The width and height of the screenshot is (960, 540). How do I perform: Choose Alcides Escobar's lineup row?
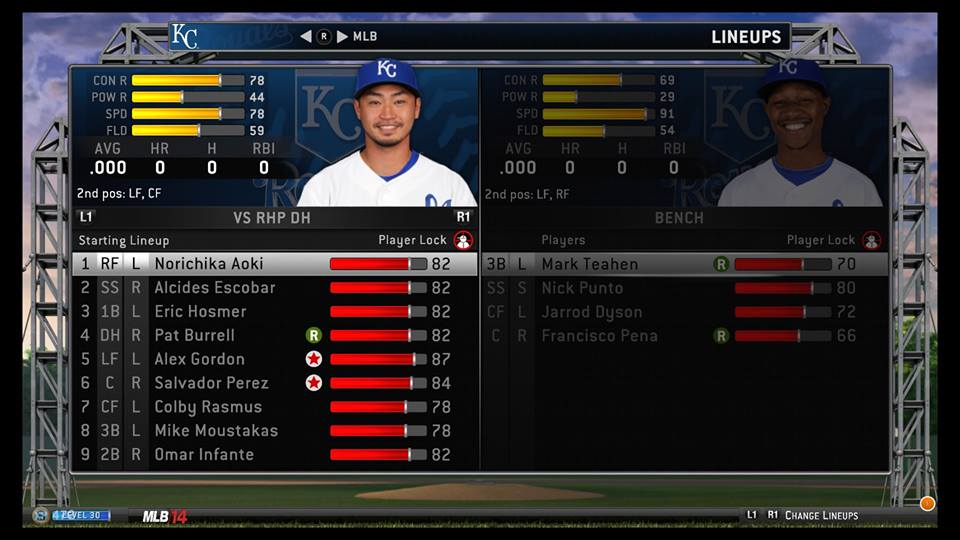214,288
